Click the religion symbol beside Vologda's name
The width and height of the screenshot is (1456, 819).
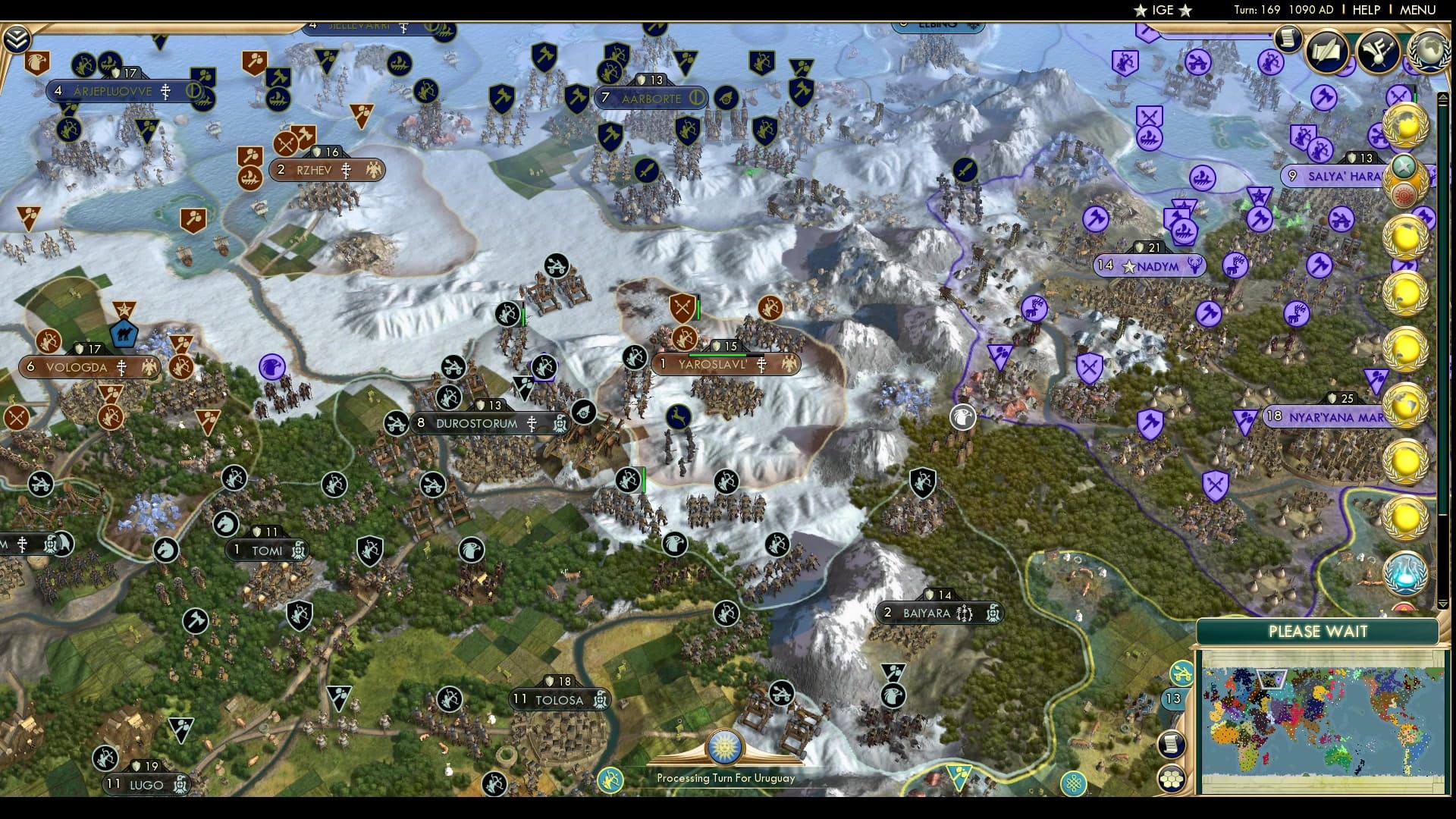click(x=121, y=366)
